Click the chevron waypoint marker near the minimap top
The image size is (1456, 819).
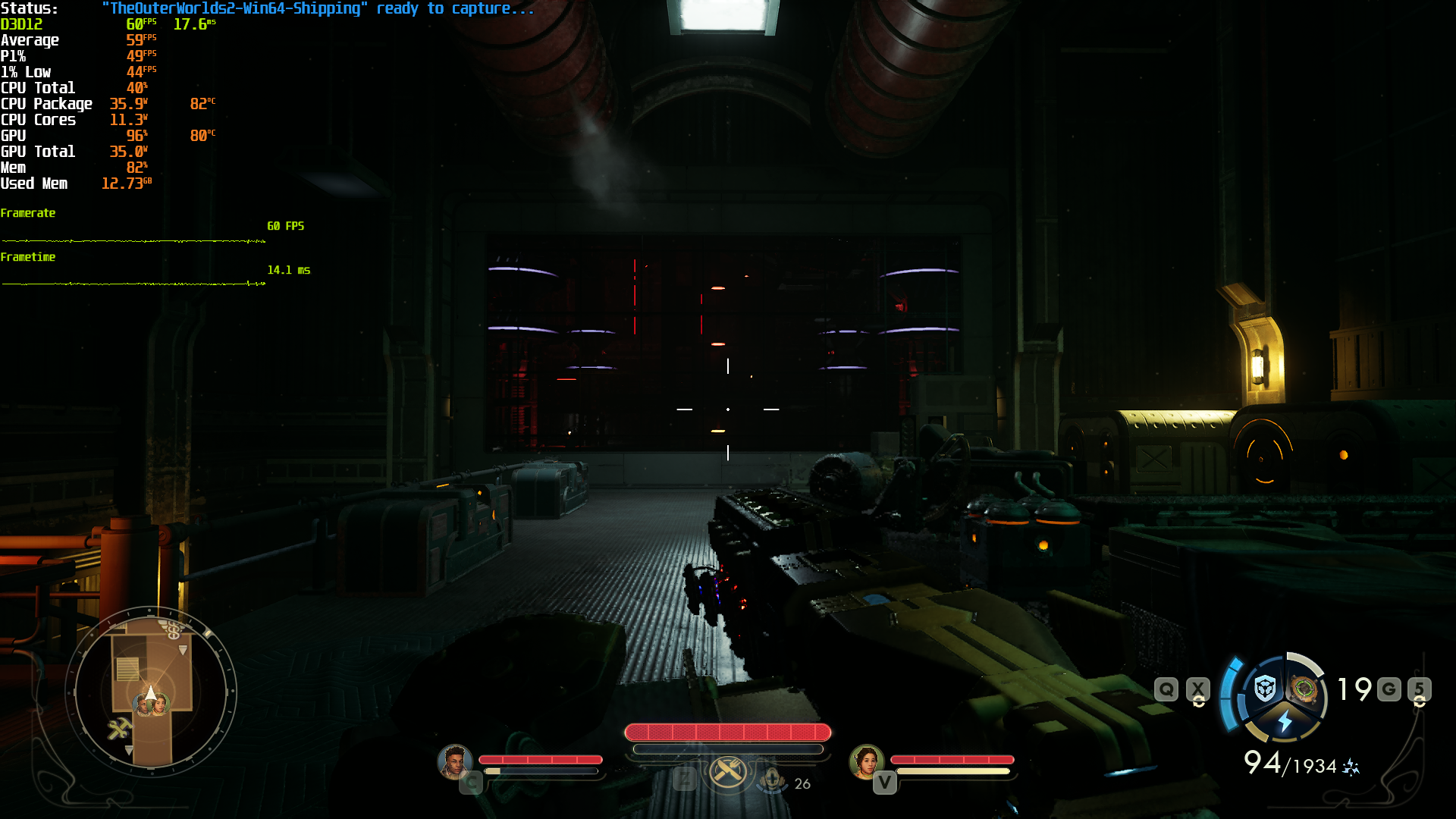pos(183,650)
